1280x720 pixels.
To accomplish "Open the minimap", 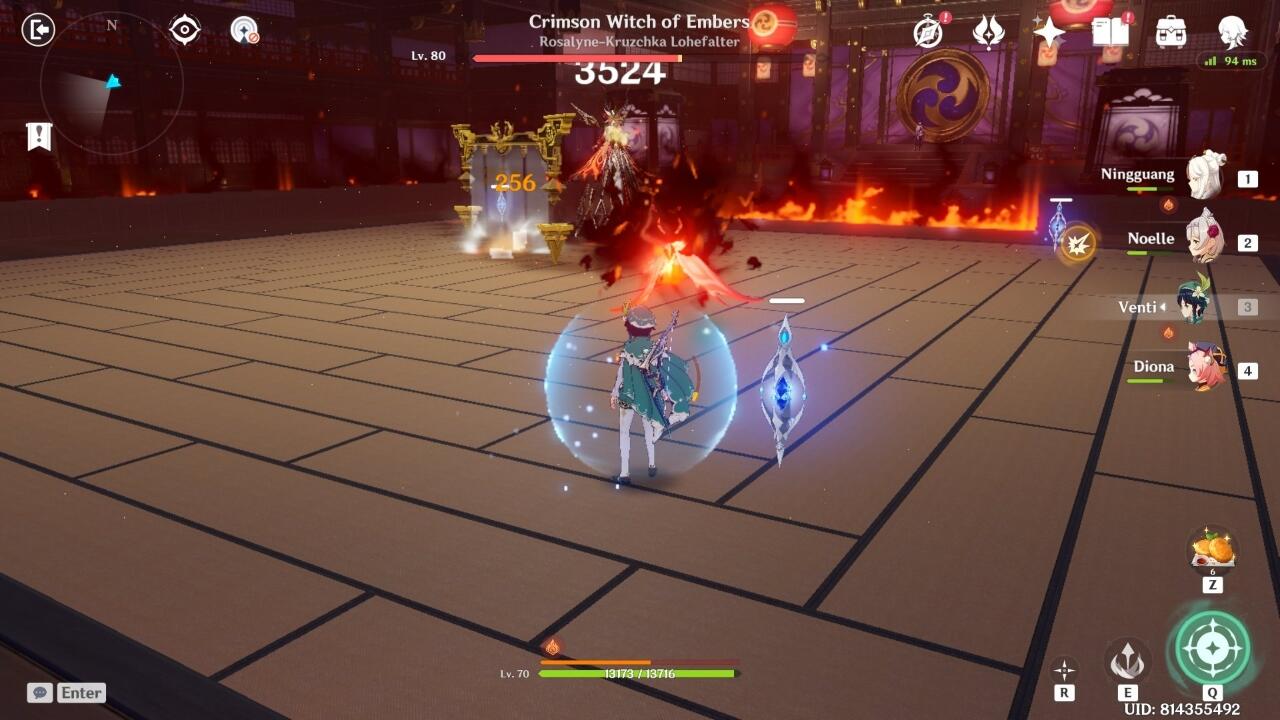I will pos(111,83).
